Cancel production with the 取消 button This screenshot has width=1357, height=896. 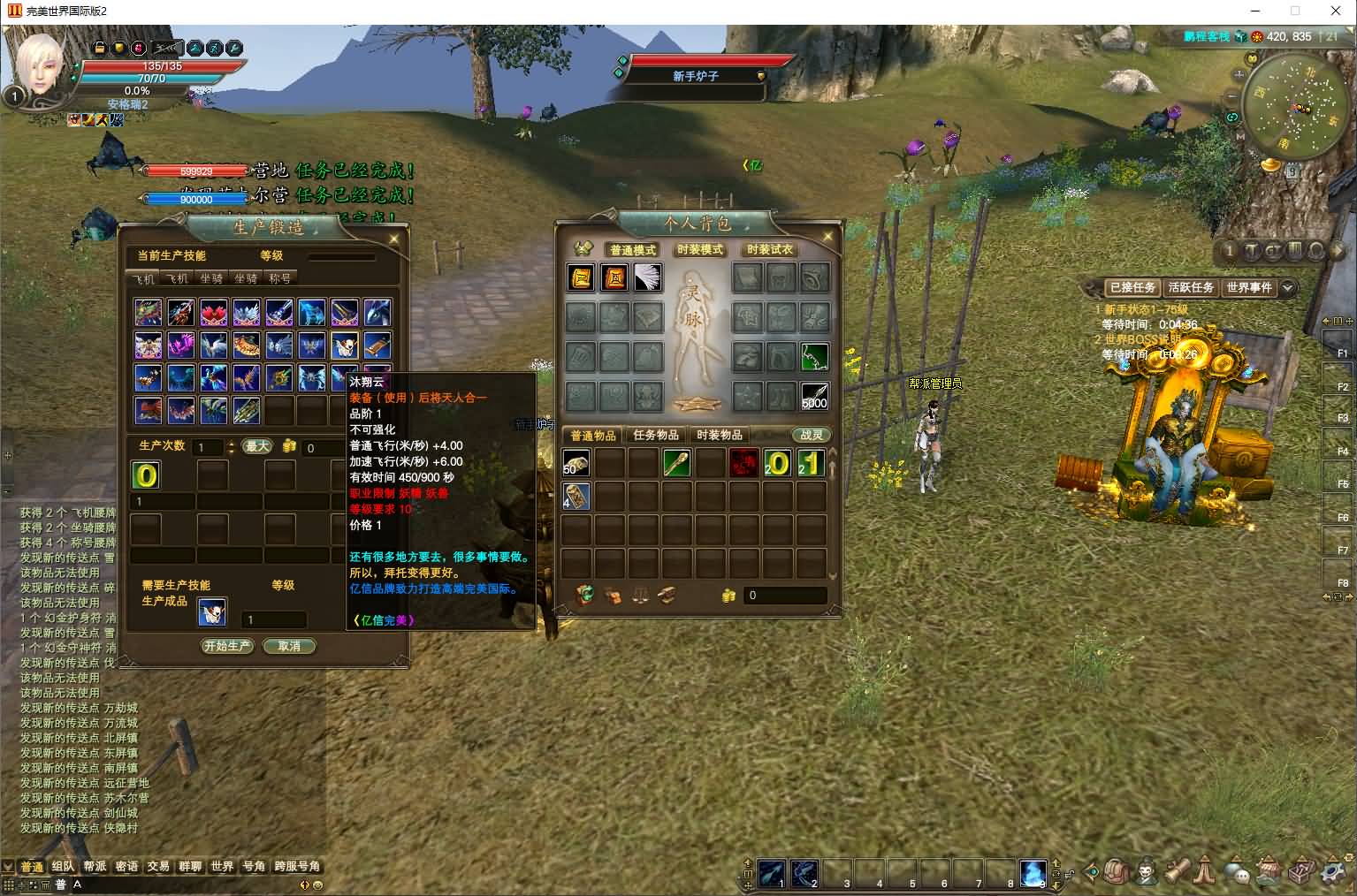[x=289, y=646]
